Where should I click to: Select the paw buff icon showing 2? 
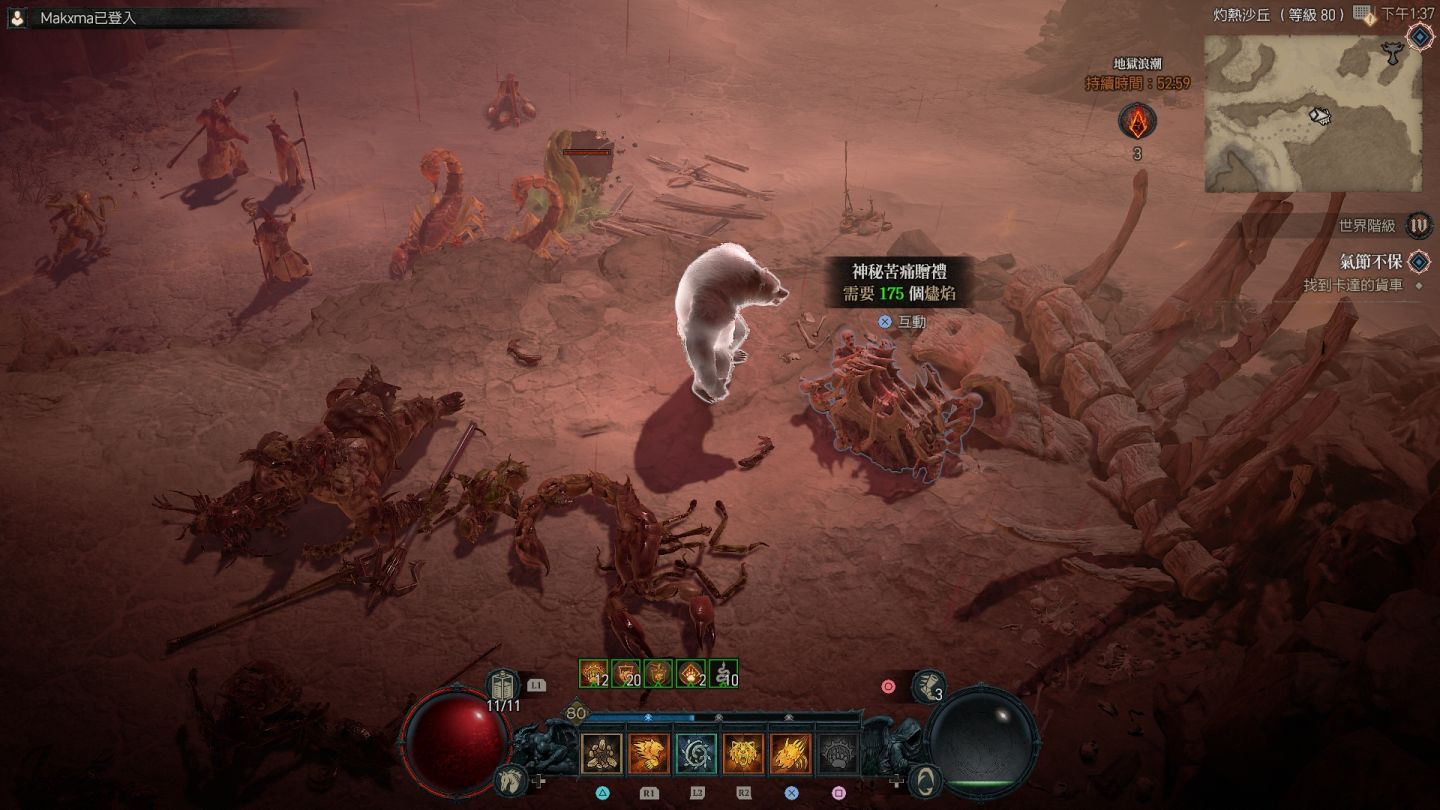coord(691,673)
